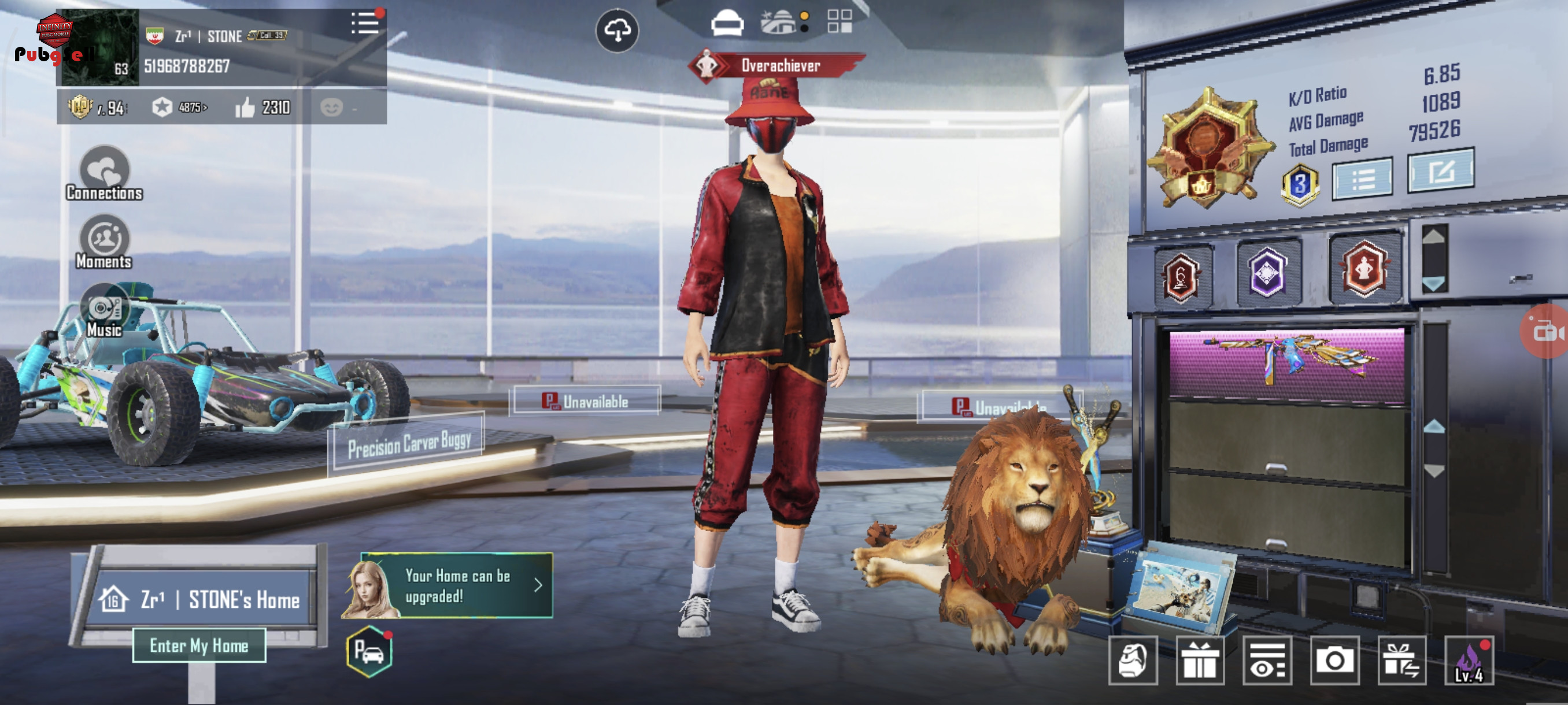Open the Lv. 4 flame icon

point(1469,661)
